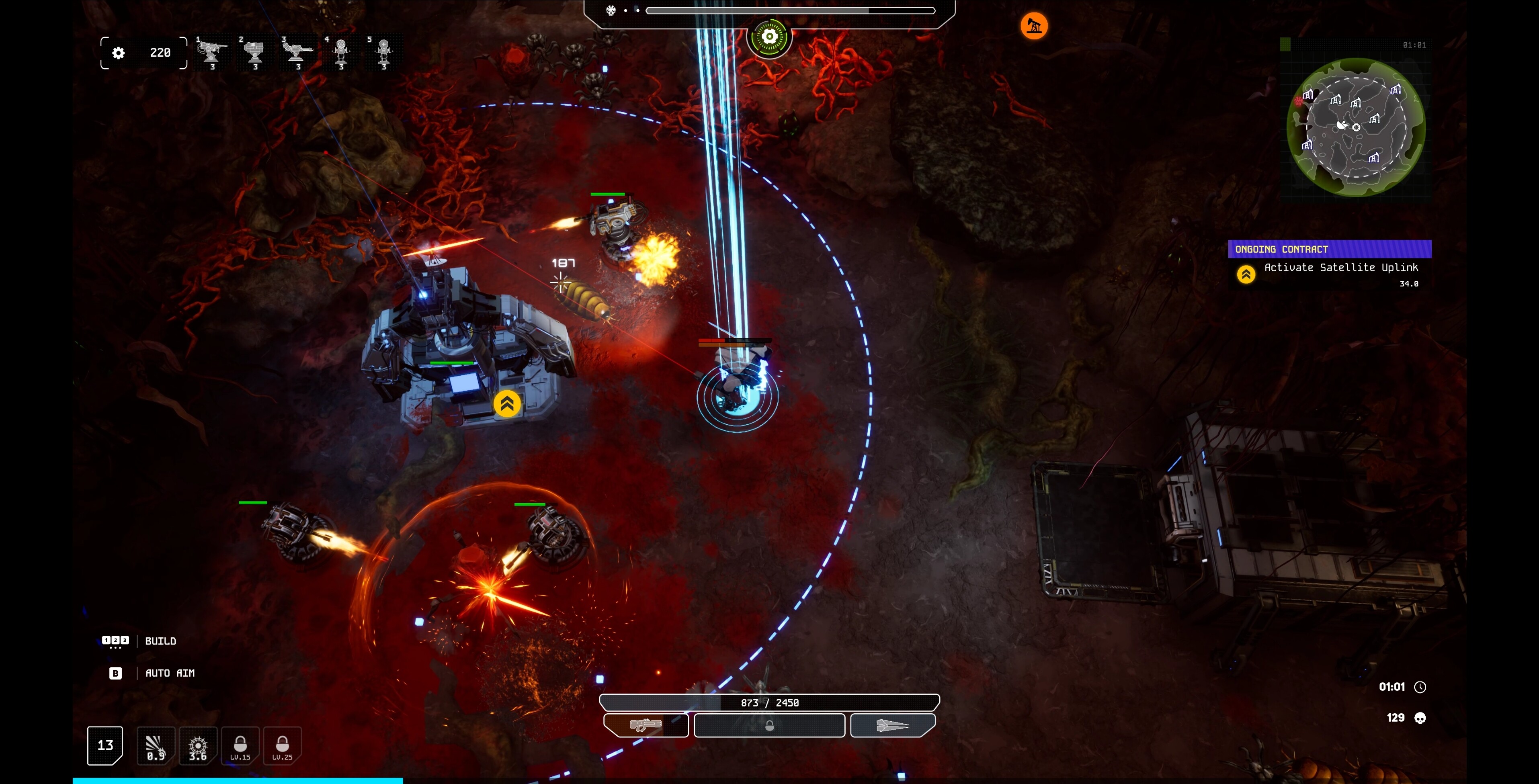Open the circular minimap
The image size is (1539, 784).
[1356, 127]
